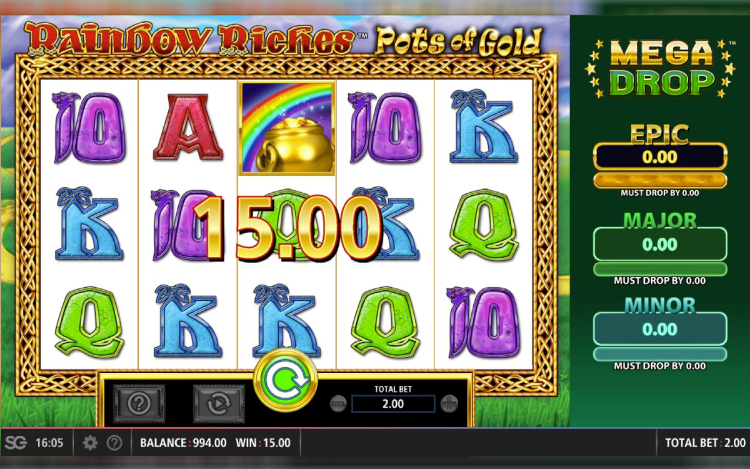Activate the autoplay button
This screenshot has height=469, width=750.
click(x=218, y=404)
